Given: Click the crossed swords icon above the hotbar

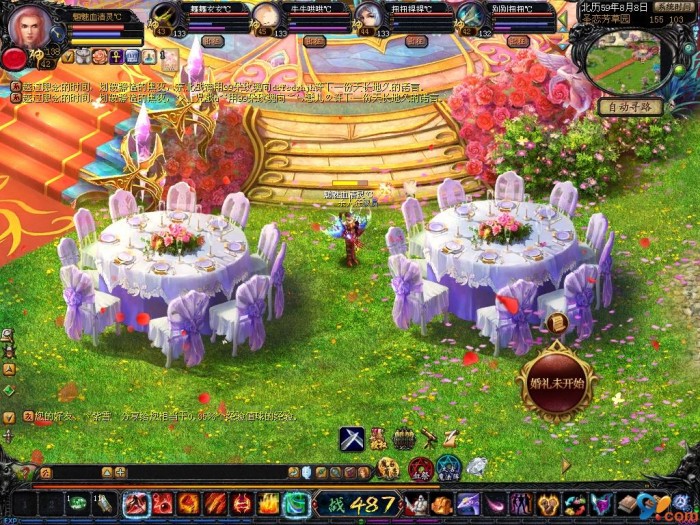Looking at the screenshot, I should 351,437.
